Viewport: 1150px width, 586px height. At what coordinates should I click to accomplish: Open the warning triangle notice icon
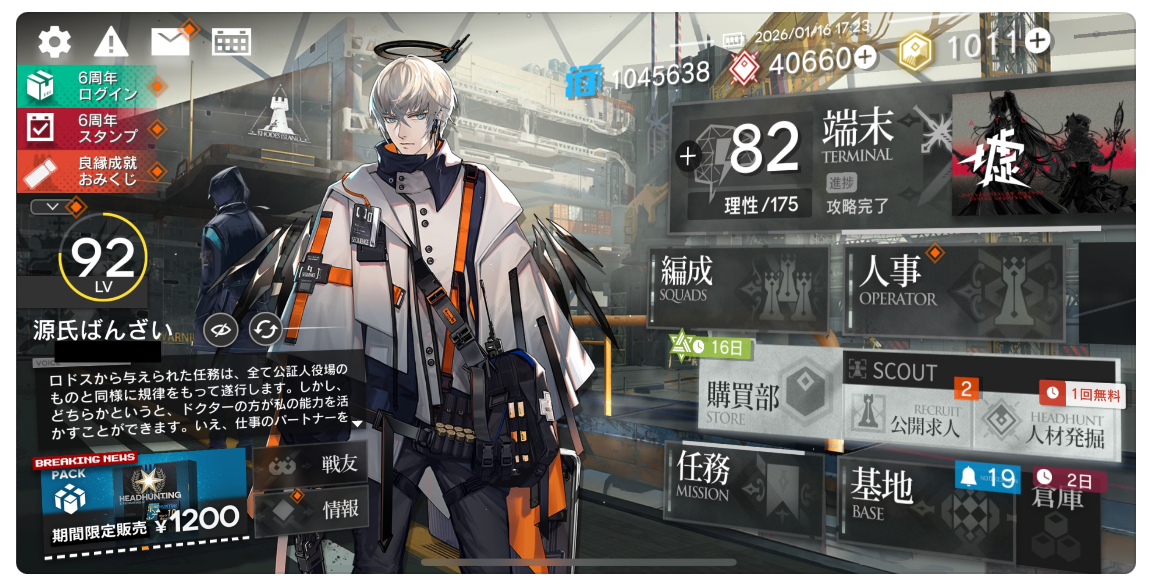click(x=111, y=41)
